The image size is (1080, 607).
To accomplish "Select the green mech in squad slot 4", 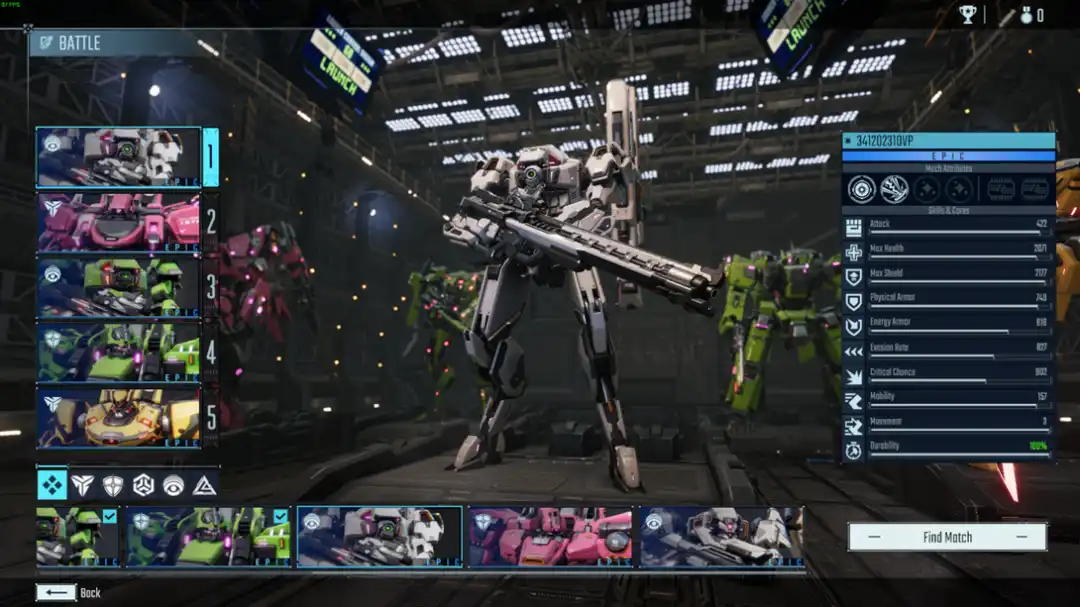I will coord(118,352).
